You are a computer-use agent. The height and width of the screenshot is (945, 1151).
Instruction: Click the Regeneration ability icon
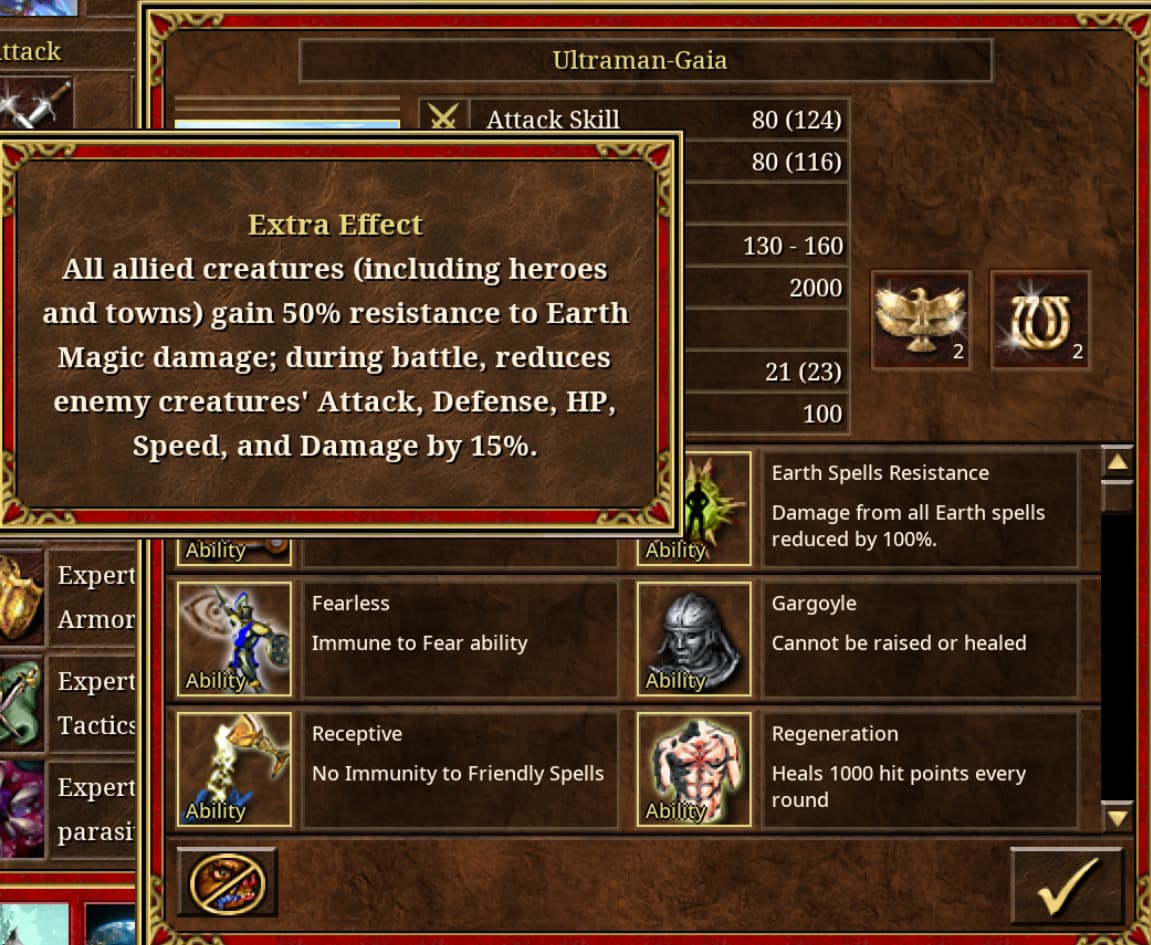(x=694, y=769)
